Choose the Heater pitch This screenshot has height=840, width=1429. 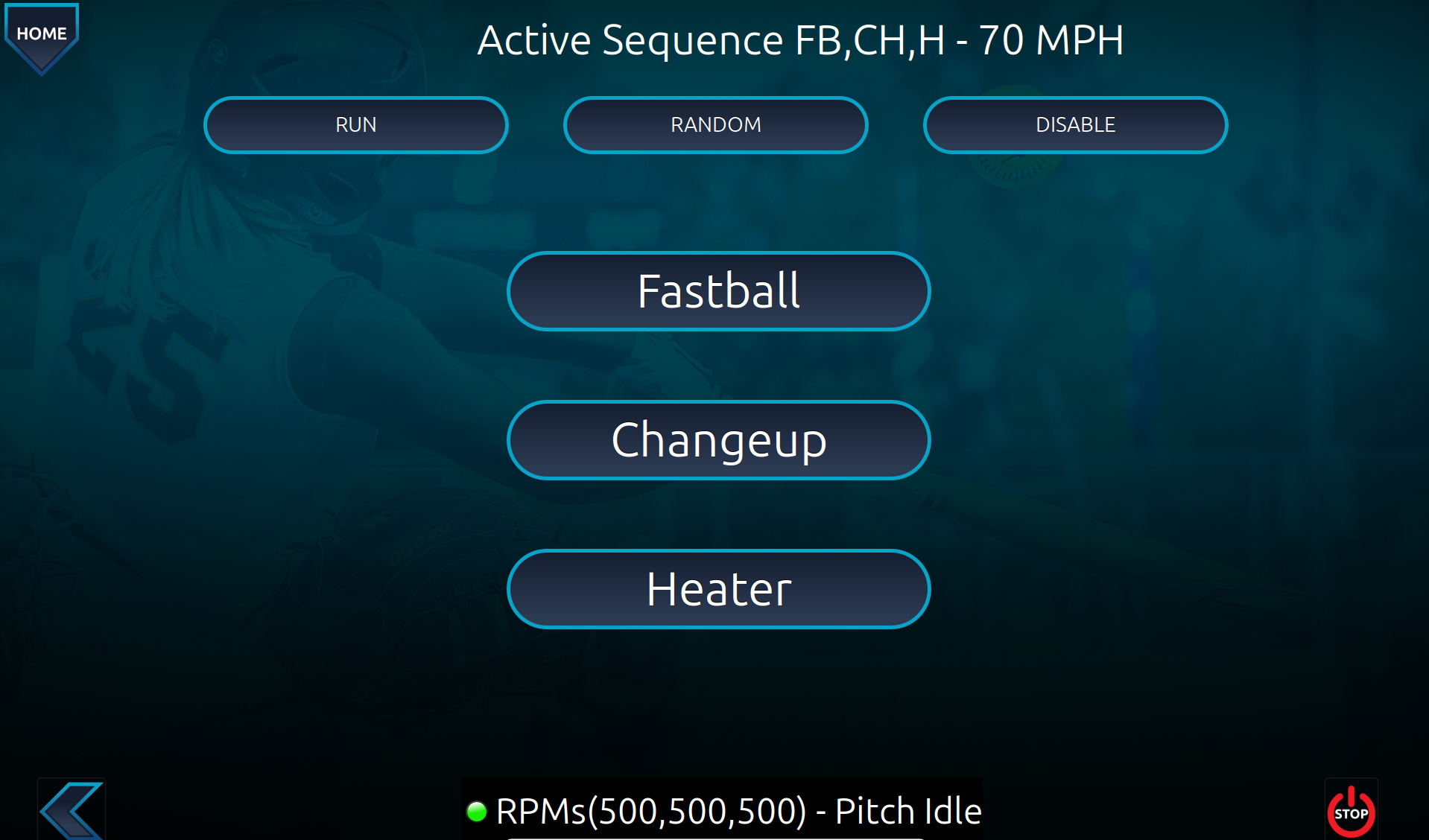(718, 589)
